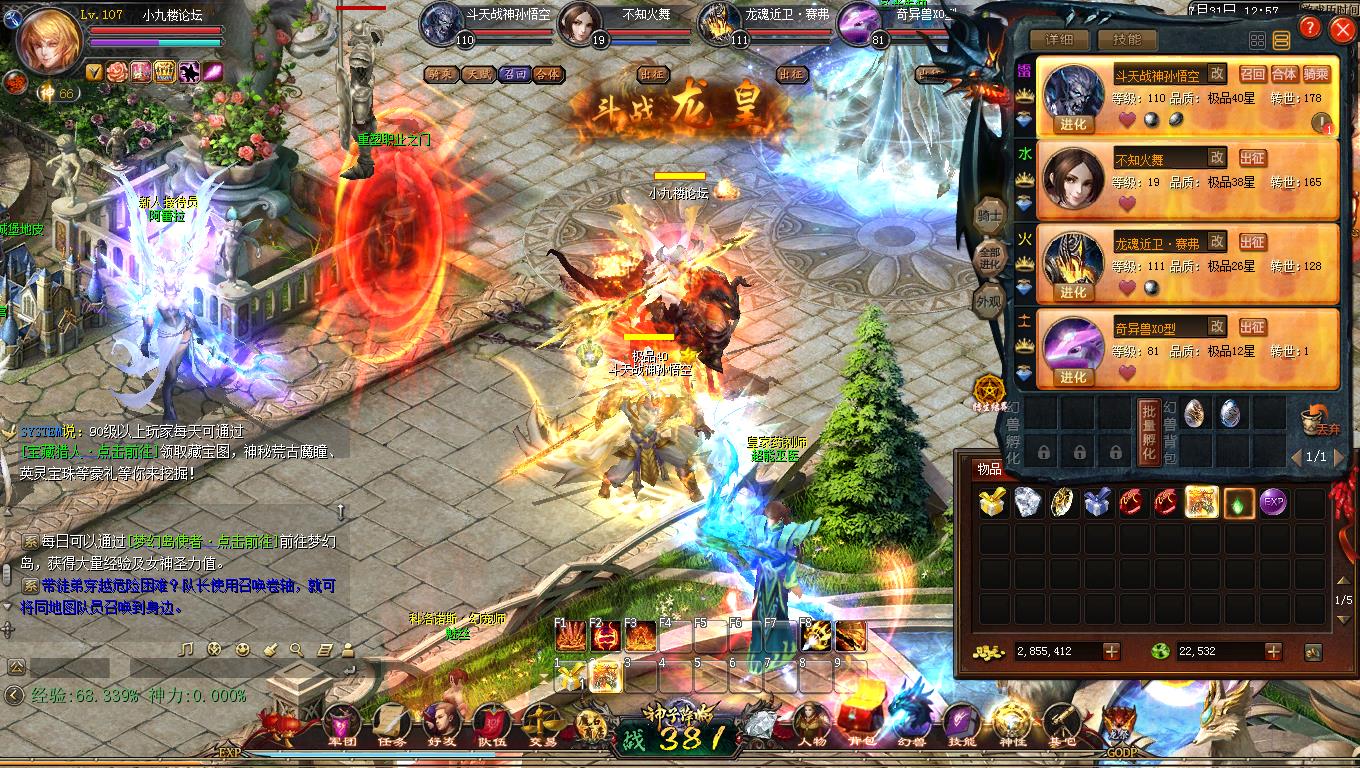Screen dimensions: 1360x768
Task: Click the 全部进化 evolve-all side button
Action: coord(990,256)
